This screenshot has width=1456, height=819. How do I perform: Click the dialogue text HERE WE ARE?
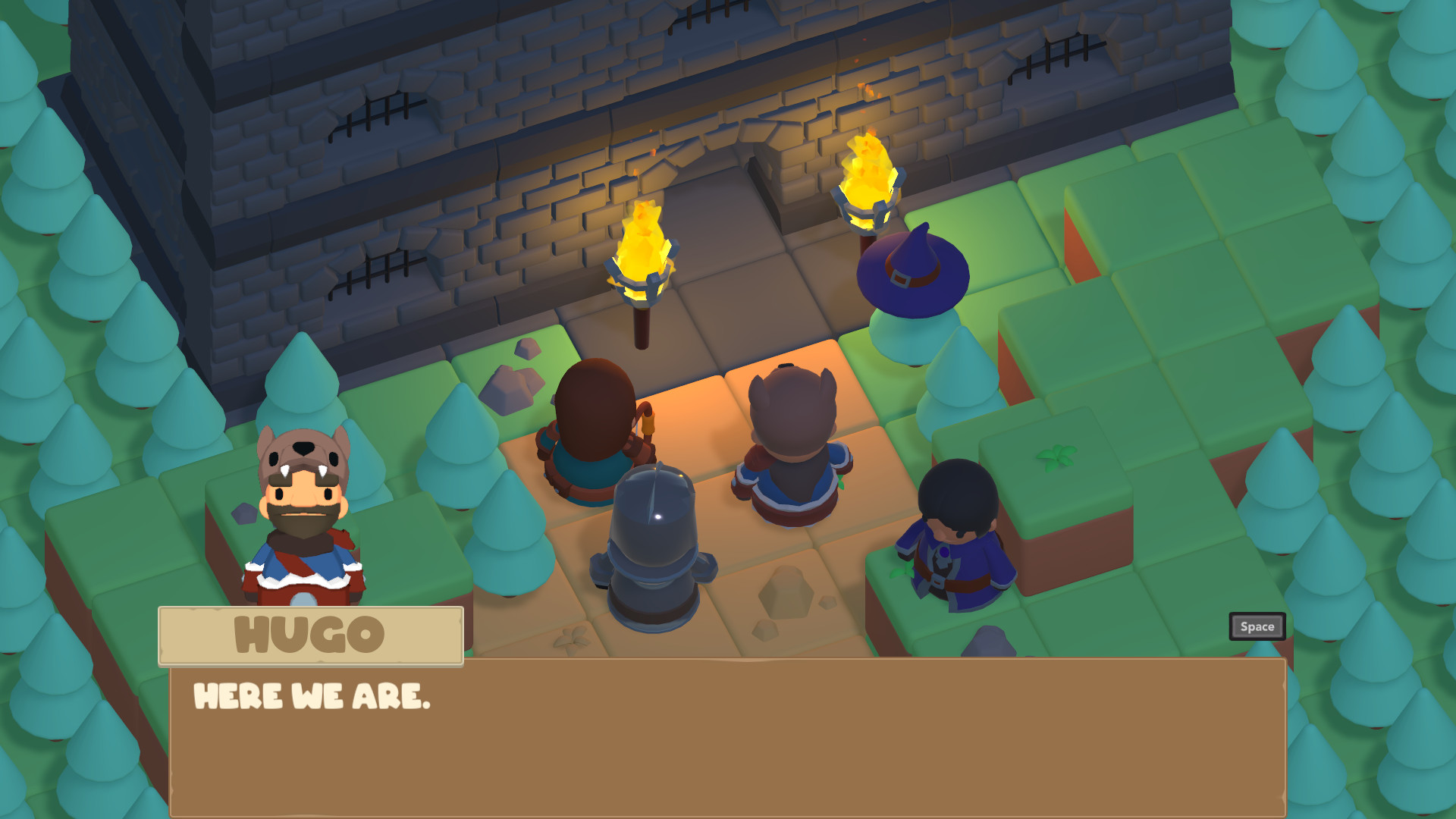point(312,695)
